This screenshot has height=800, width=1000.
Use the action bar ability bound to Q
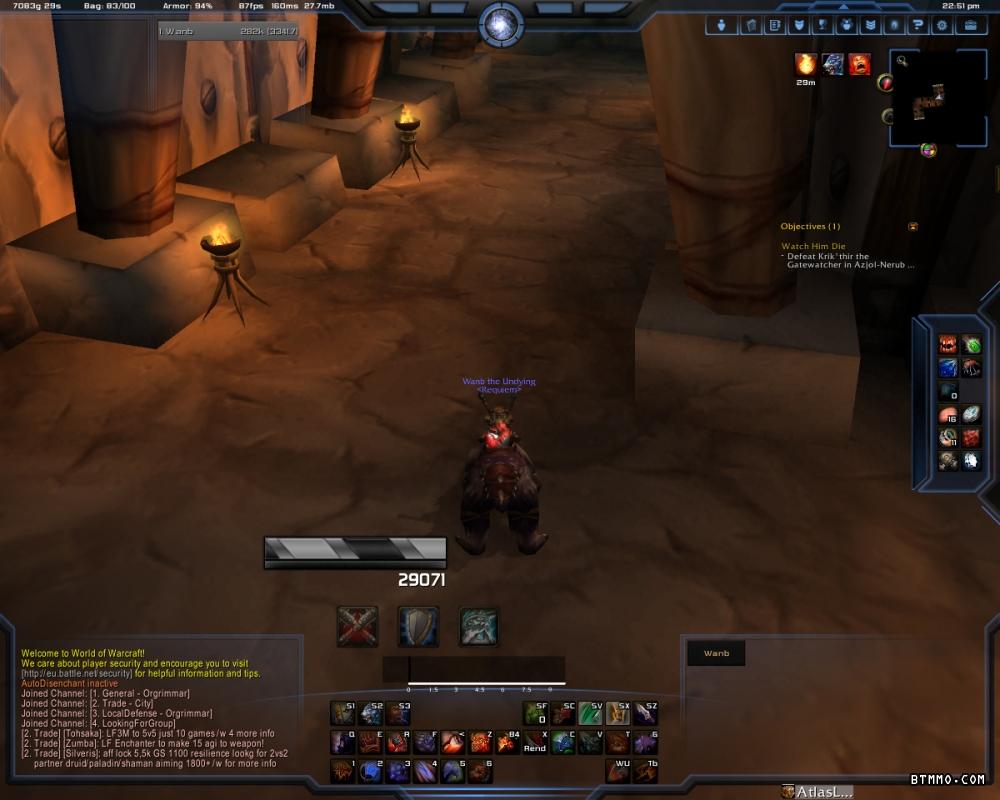click(x=343, y=742)
